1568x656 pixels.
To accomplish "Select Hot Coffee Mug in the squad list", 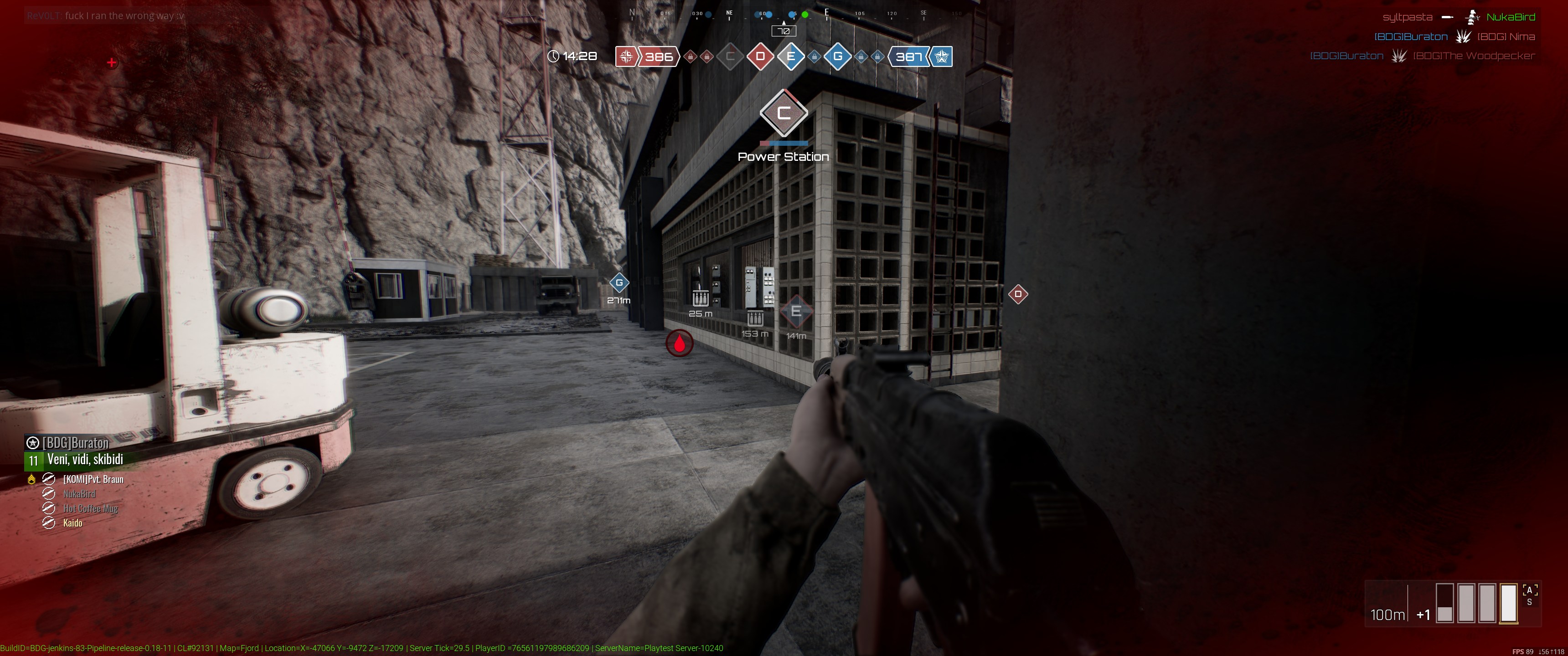I will click(90, 509).
